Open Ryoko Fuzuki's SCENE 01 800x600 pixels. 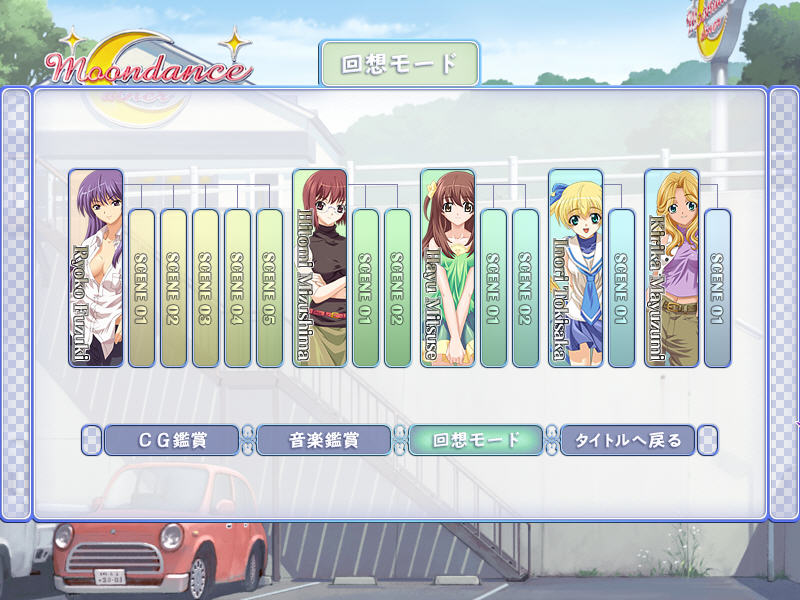(141, 288)
